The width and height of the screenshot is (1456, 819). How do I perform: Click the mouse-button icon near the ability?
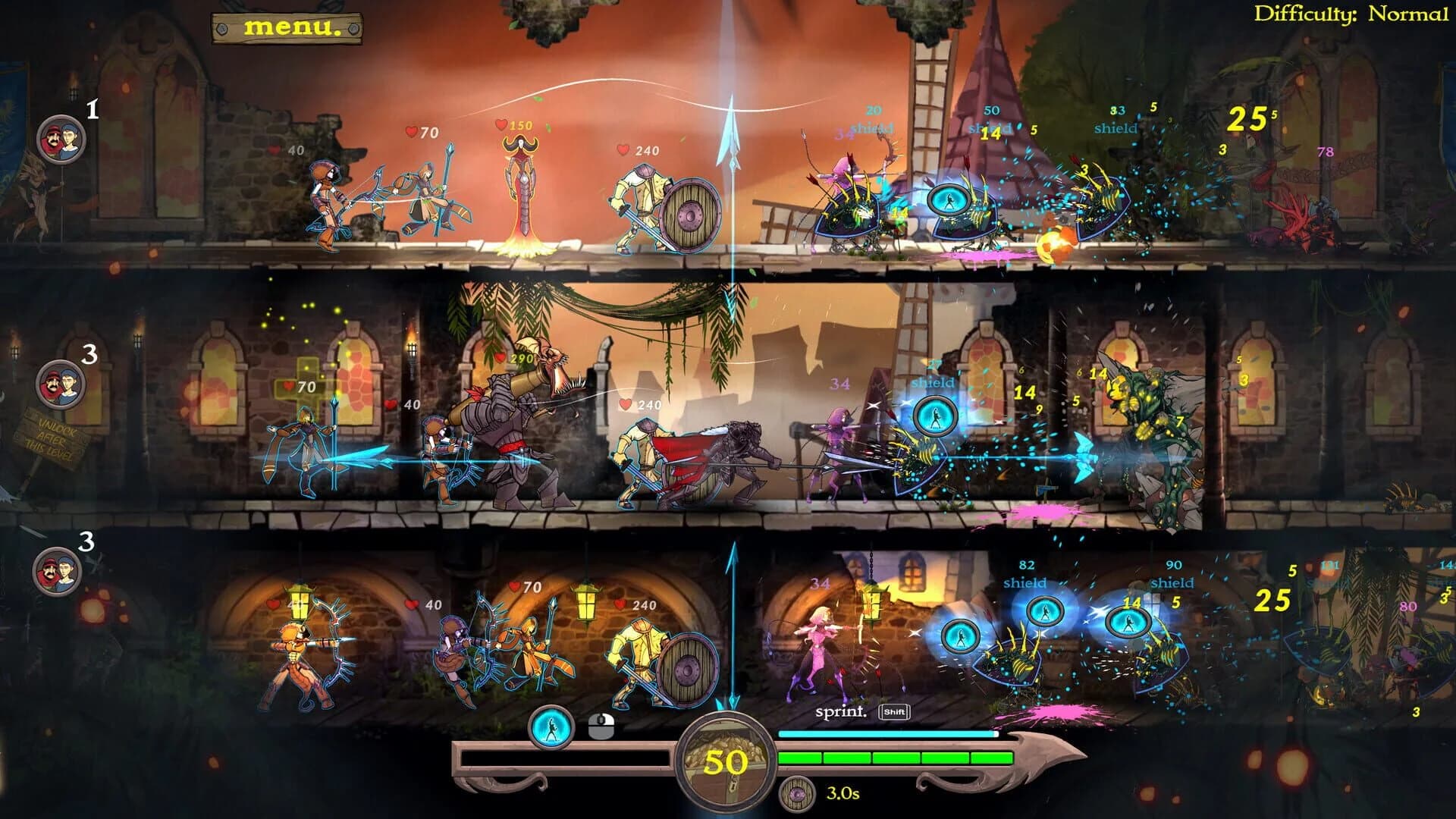click(x=601, y=726)
